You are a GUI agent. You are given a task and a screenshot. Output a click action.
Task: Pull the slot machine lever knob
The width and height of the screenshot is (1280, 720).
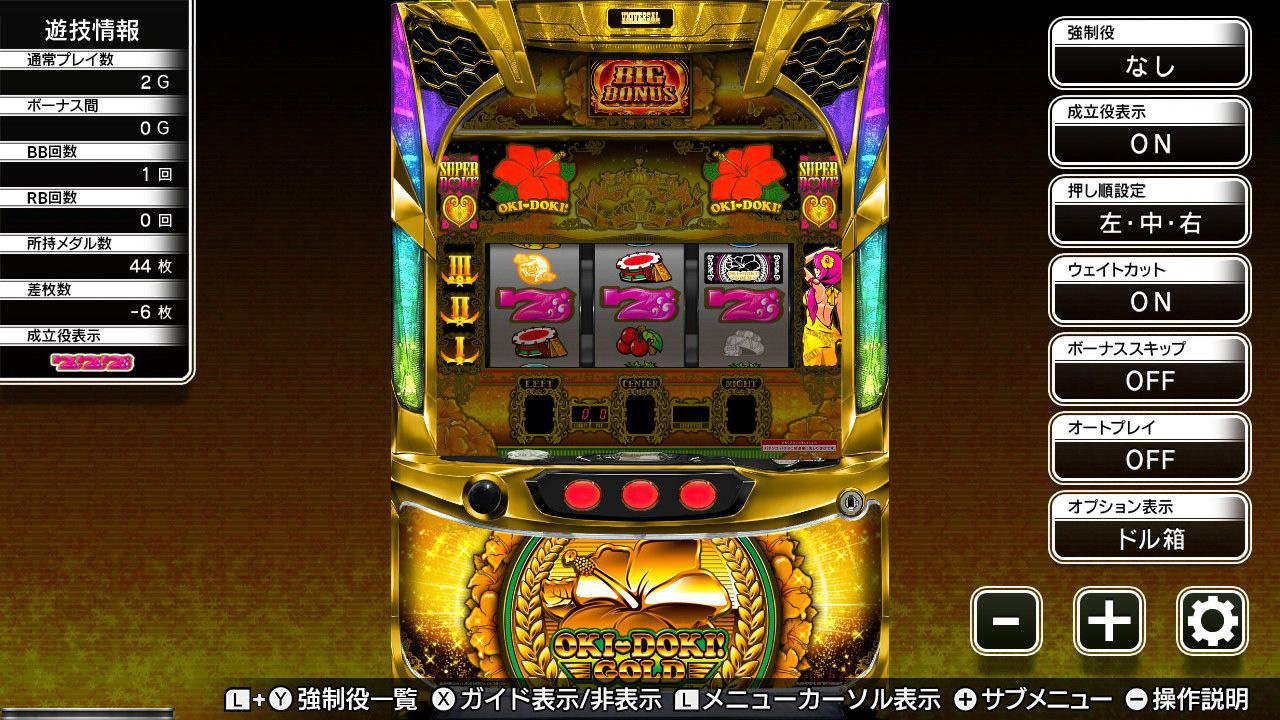(x=485, y=497)
